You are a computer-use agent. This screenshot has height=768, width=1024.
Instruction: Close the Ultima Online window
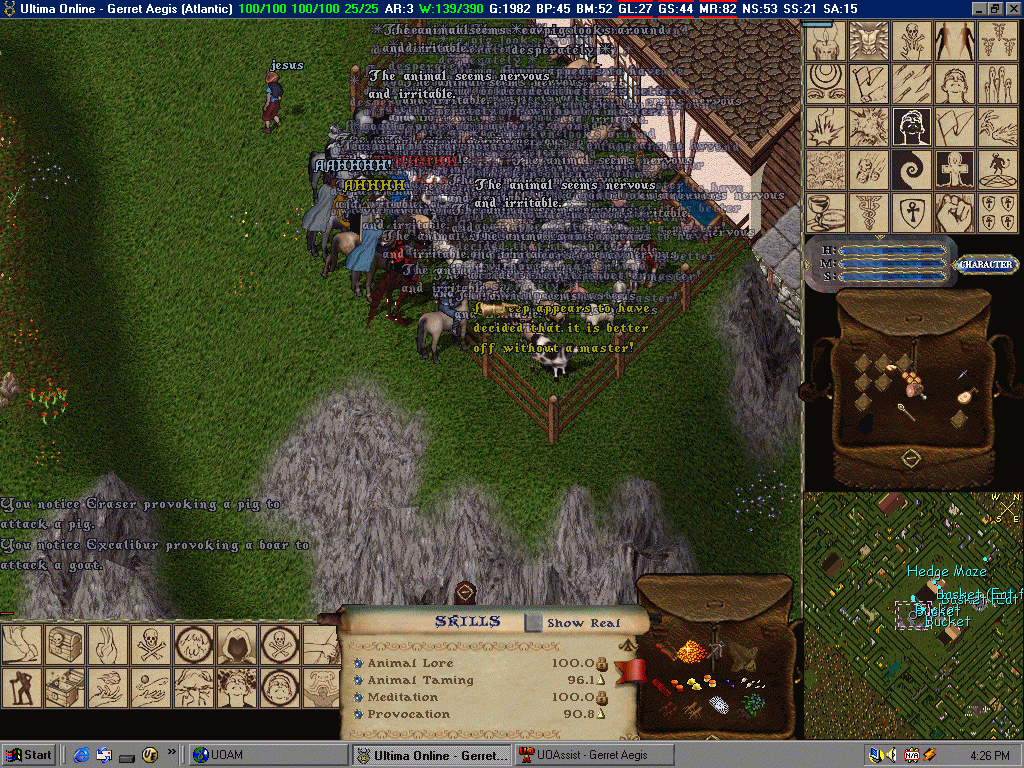pyautogui.click(x=1013, y=8)
